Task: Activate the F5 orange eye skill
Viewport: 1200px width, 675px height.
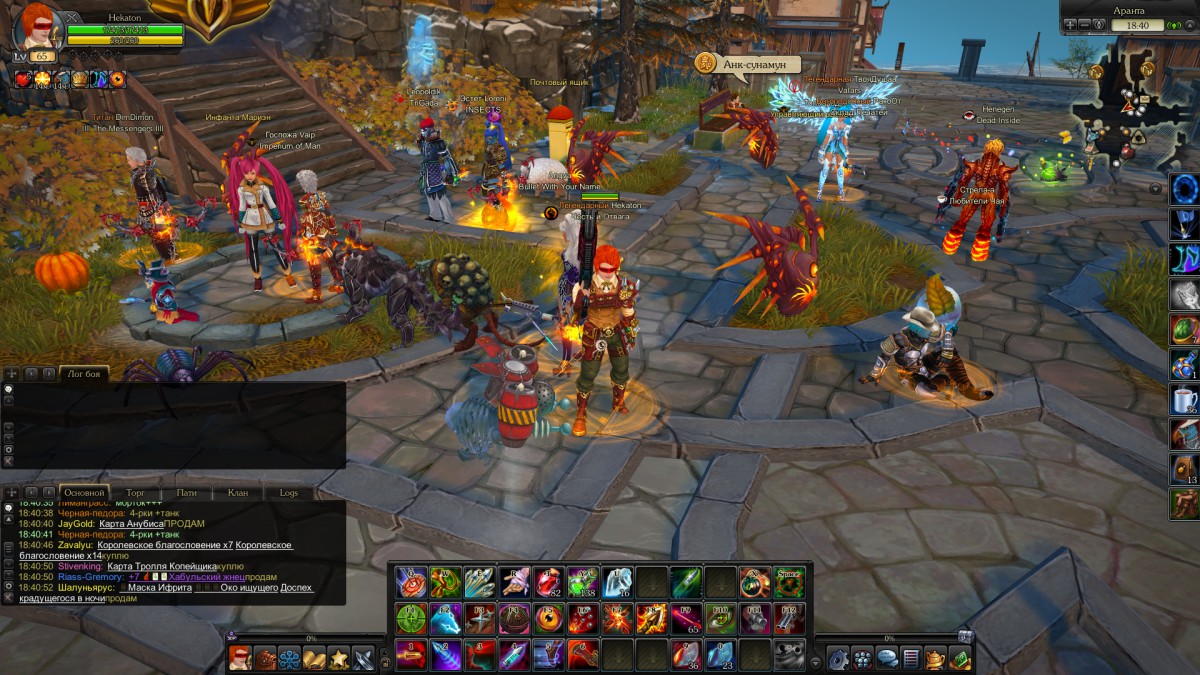Action: click(x=546, y=618)
